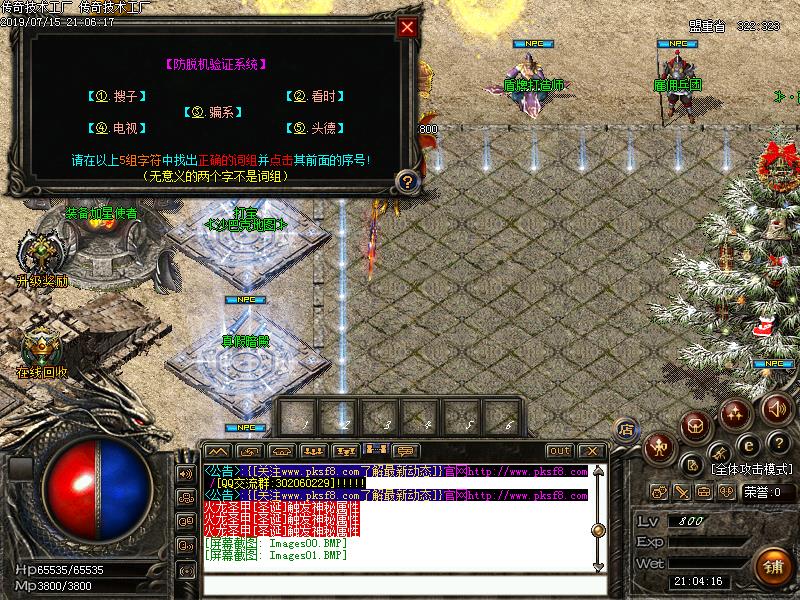The height and width of the screenshot is (600, 800).
Task: Open the skills sparkle icon
Action: point(735,412)
